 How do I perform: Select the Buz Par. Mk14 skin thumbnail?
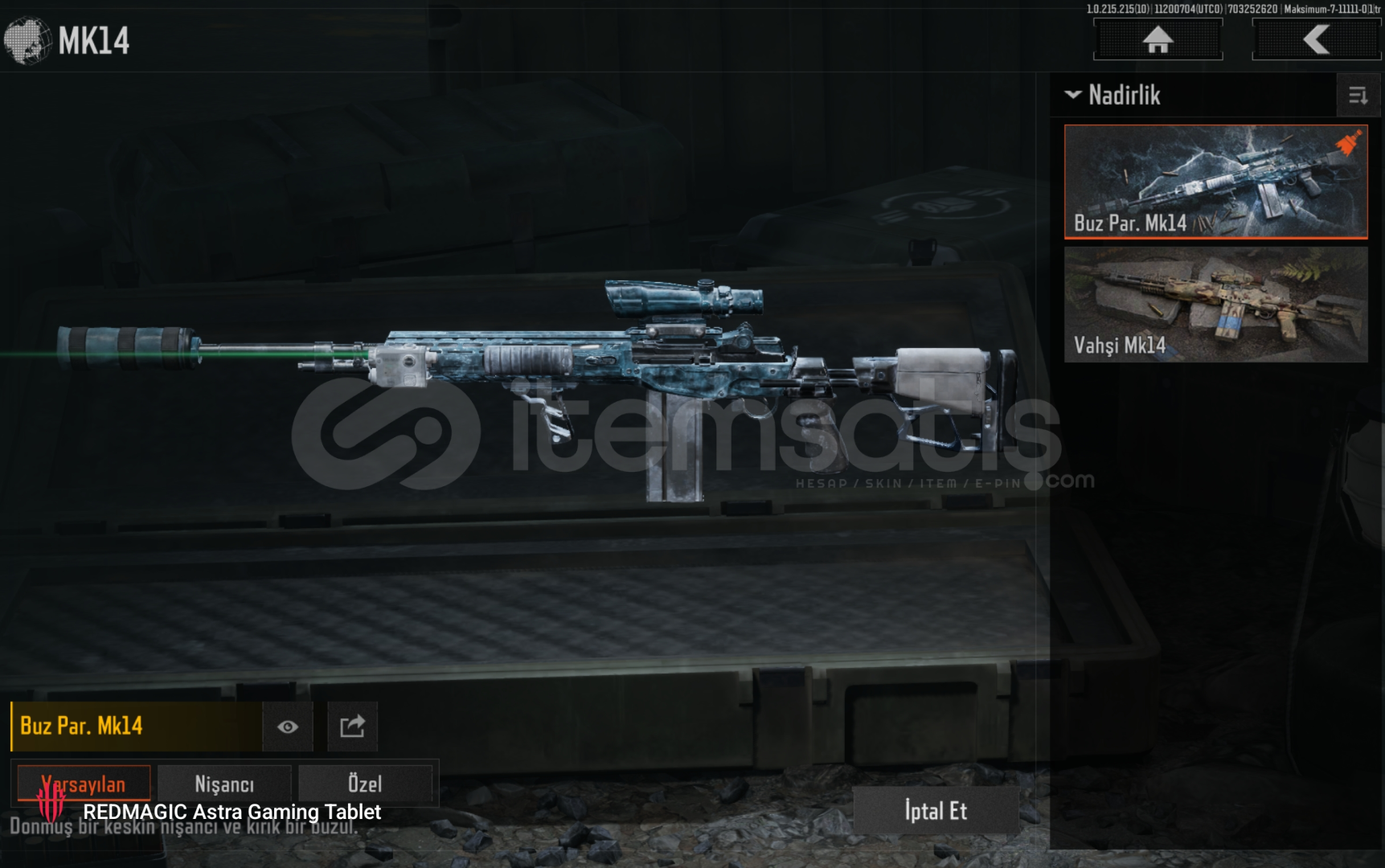tap(1215, 182)
